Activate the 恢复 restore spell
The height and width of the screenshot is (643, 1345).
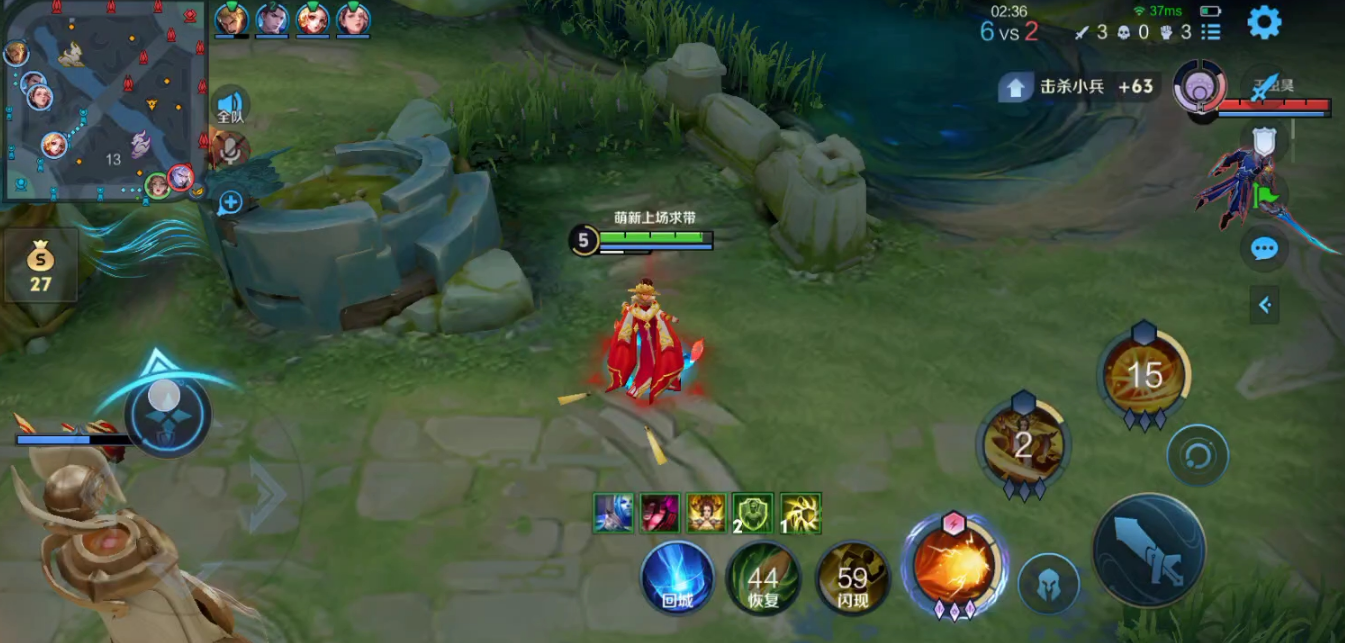[x=763, y=578]
